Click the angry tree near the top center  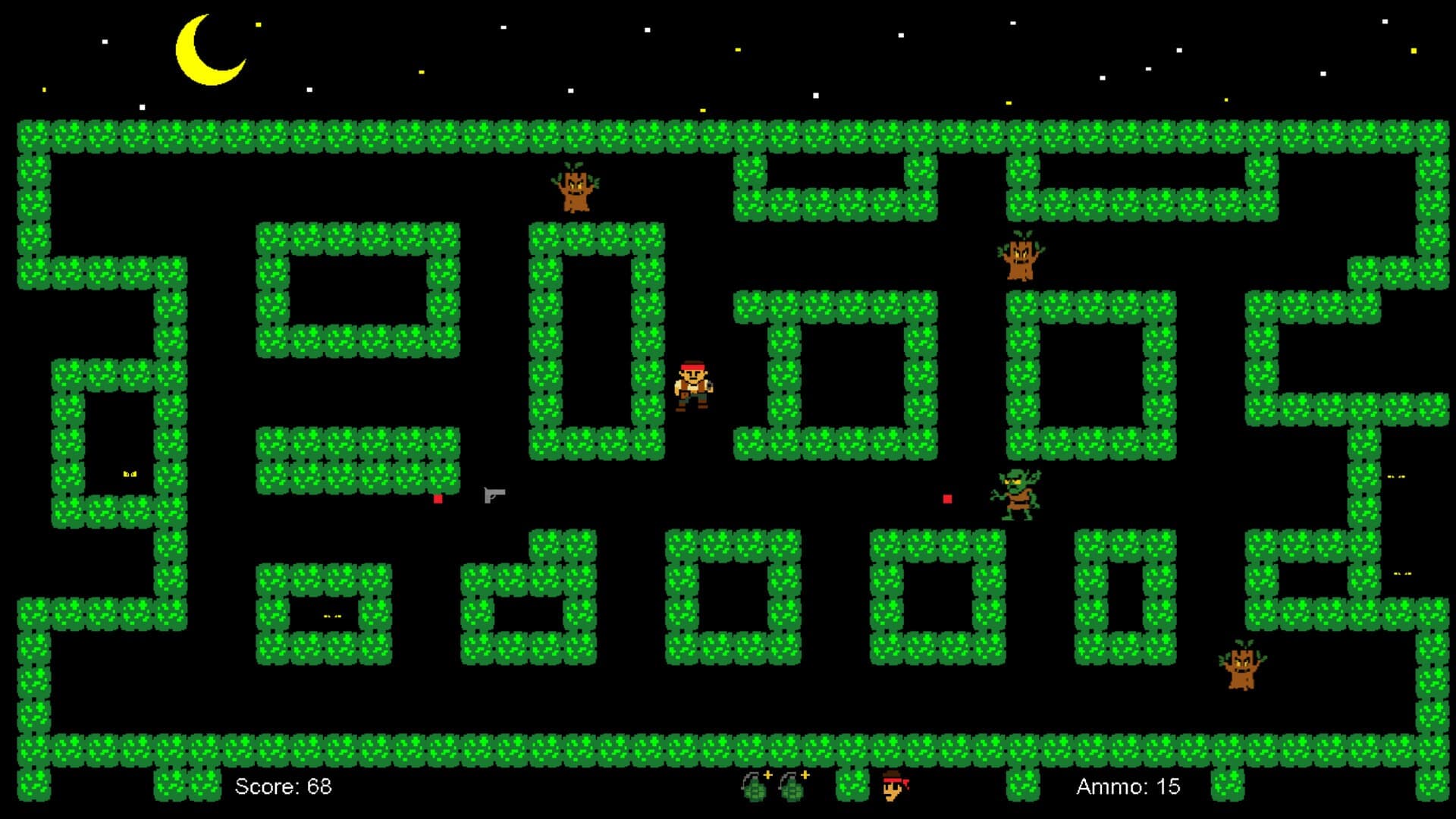[x=574, y=191]
